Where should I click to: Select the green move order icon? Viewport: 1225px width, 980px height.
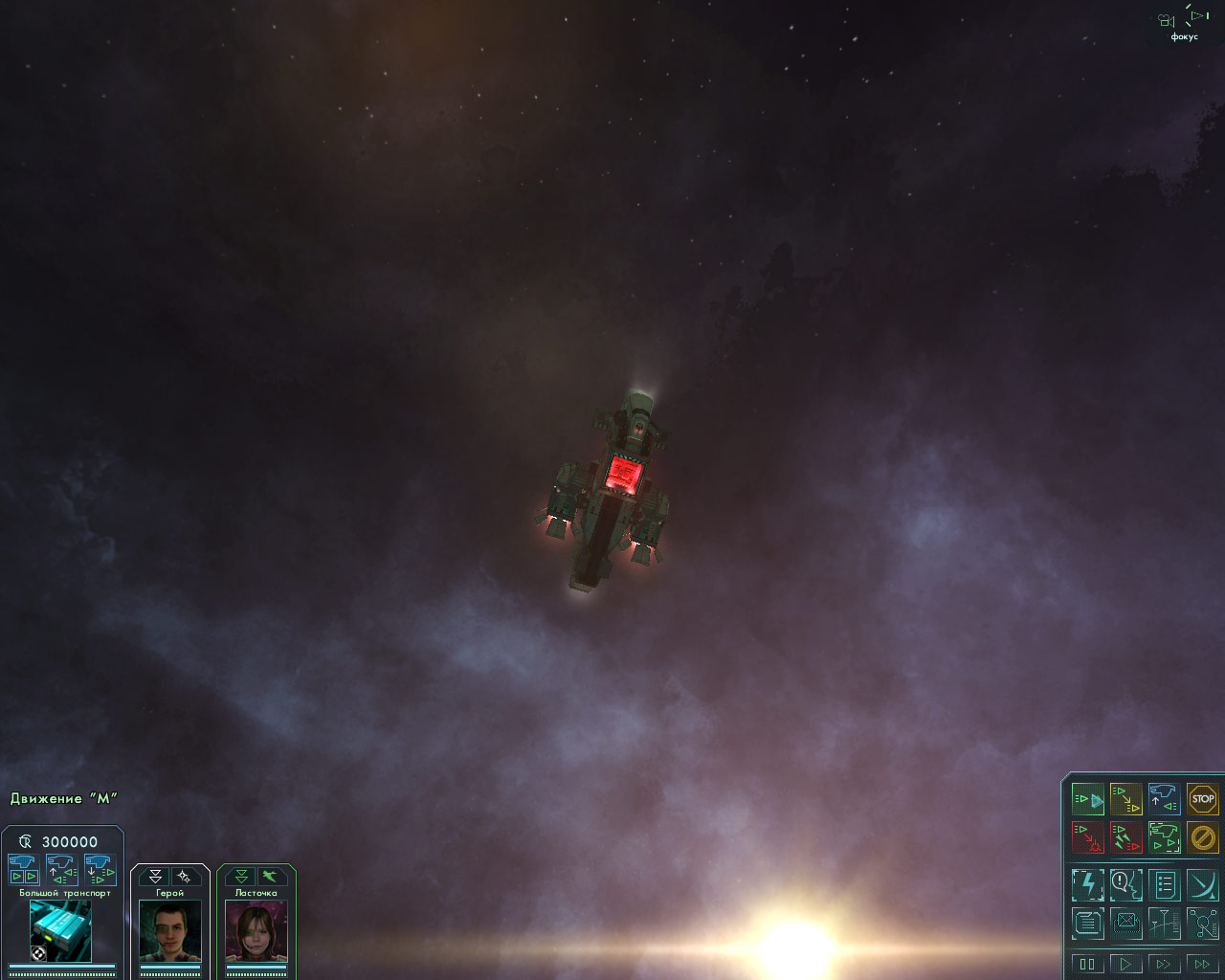tap(1088, 799)
